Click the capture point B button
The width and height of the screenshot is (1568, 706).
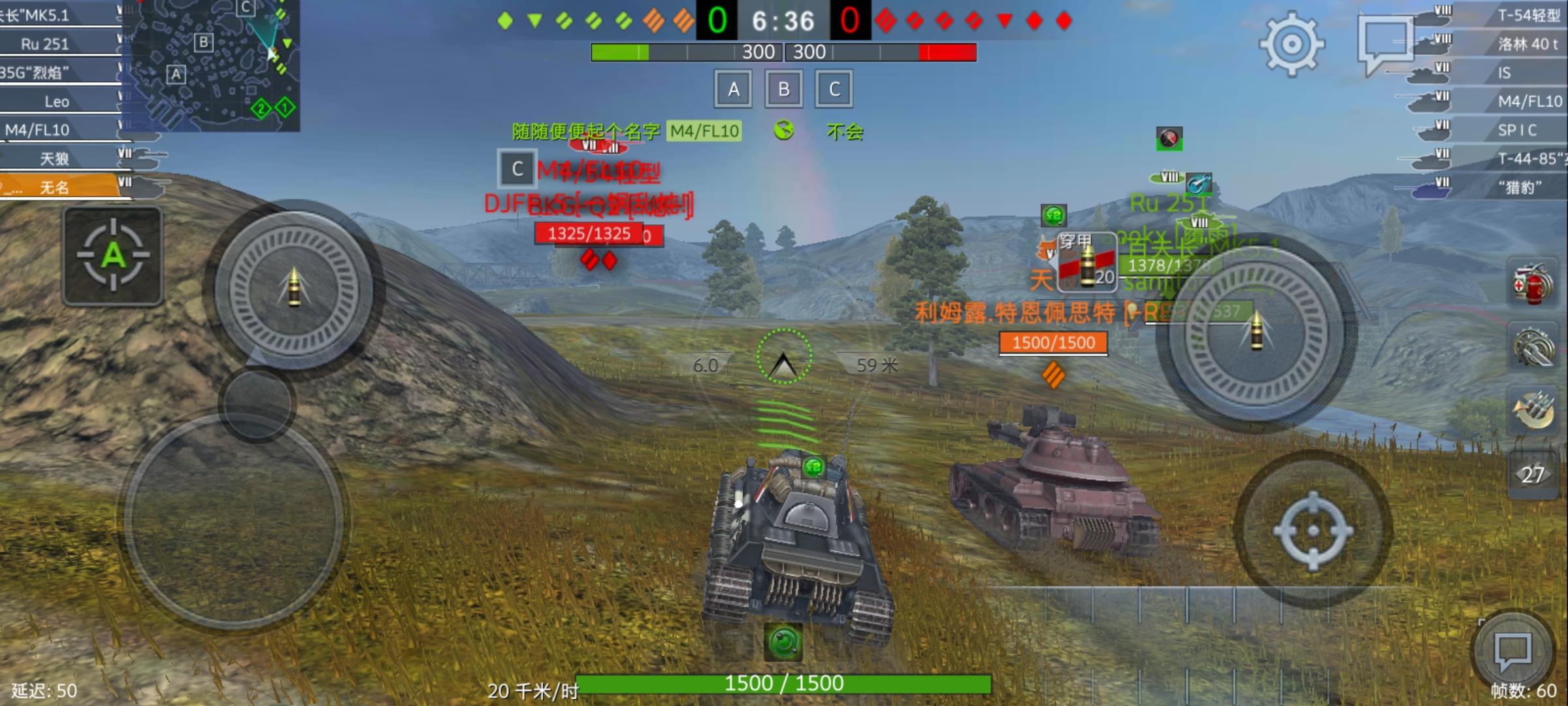point(783,90)
